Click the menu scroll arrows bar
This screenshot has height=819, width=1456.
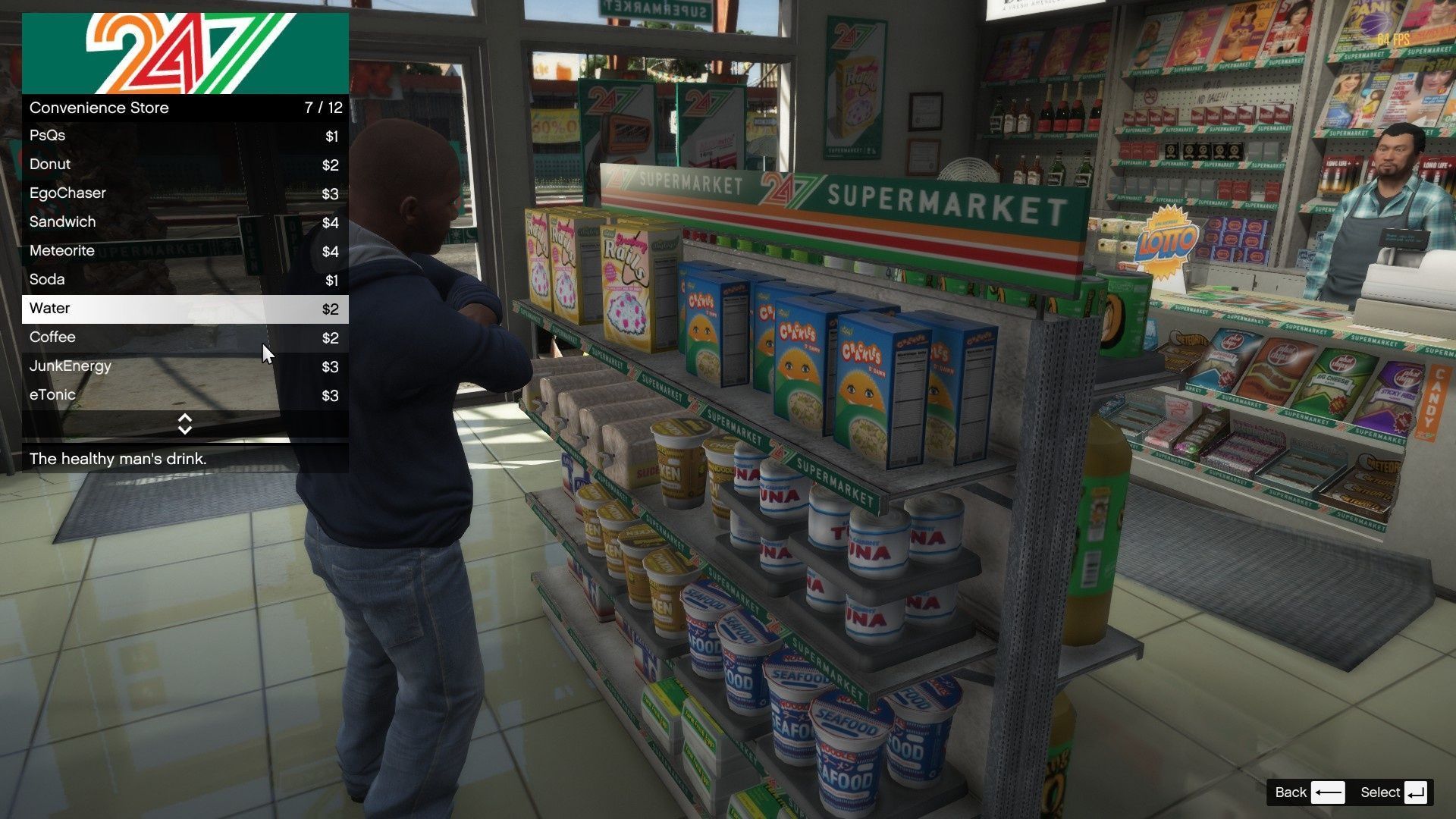point(184,424)
